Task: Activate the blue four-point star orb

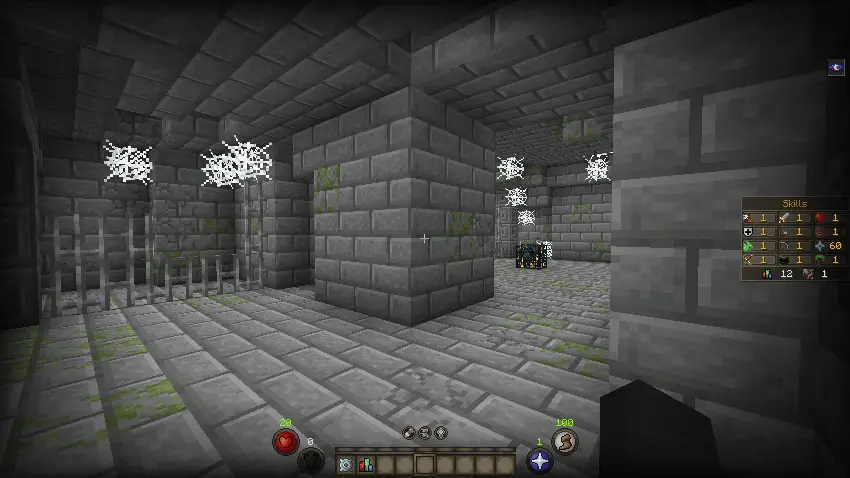Action: click(538, 460)
